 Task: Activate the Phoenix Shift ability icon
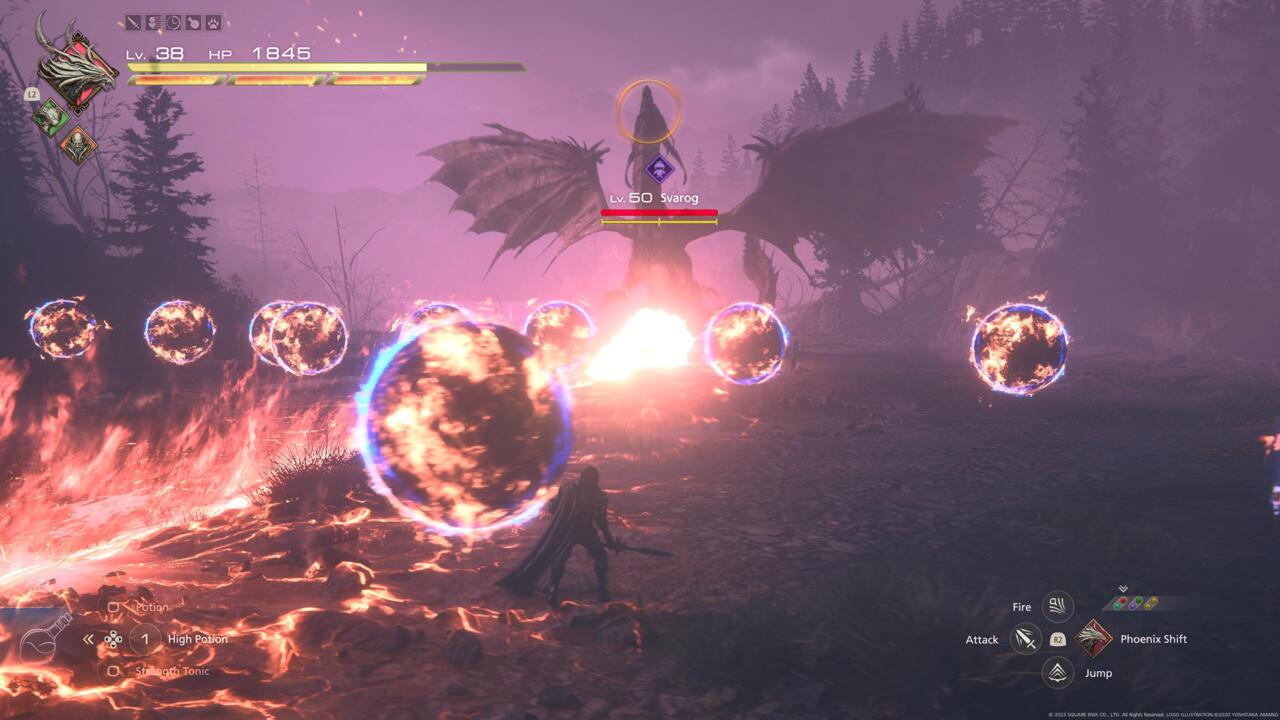click(x=1093, y=638)
